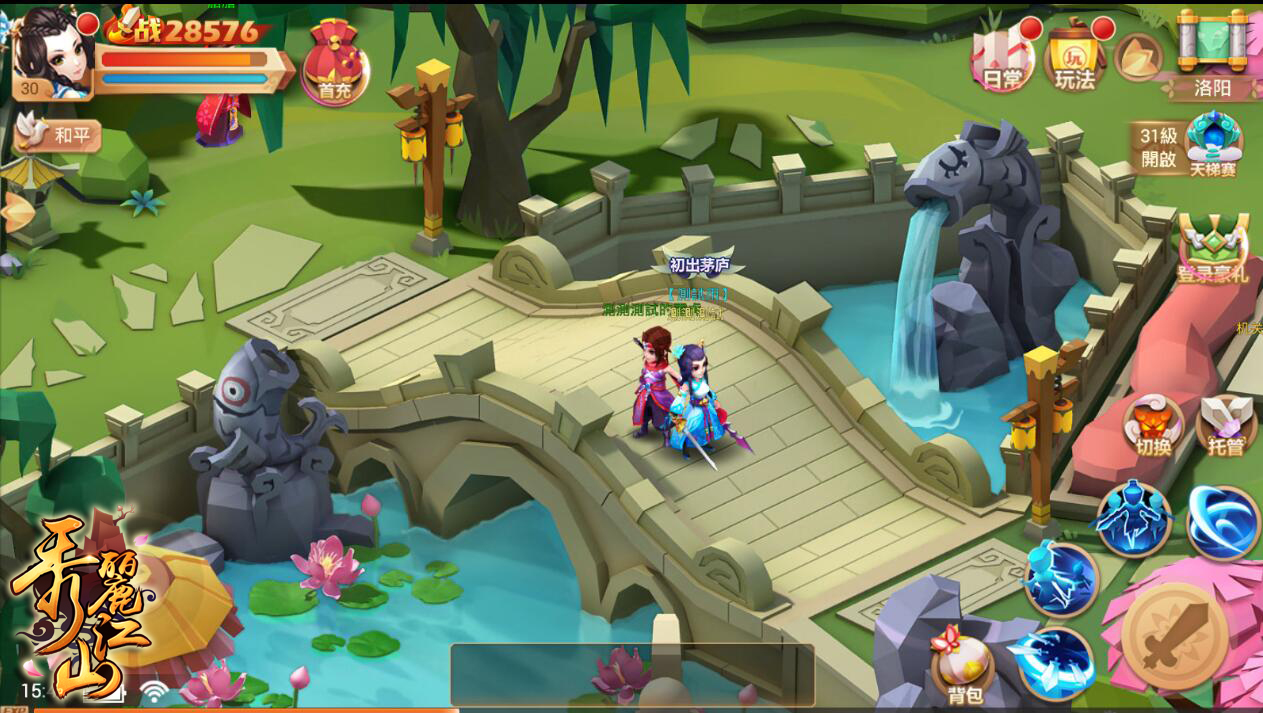1263x713 pixels.
Task: Open the 洛阳 map scroll
Action: 1213,55
